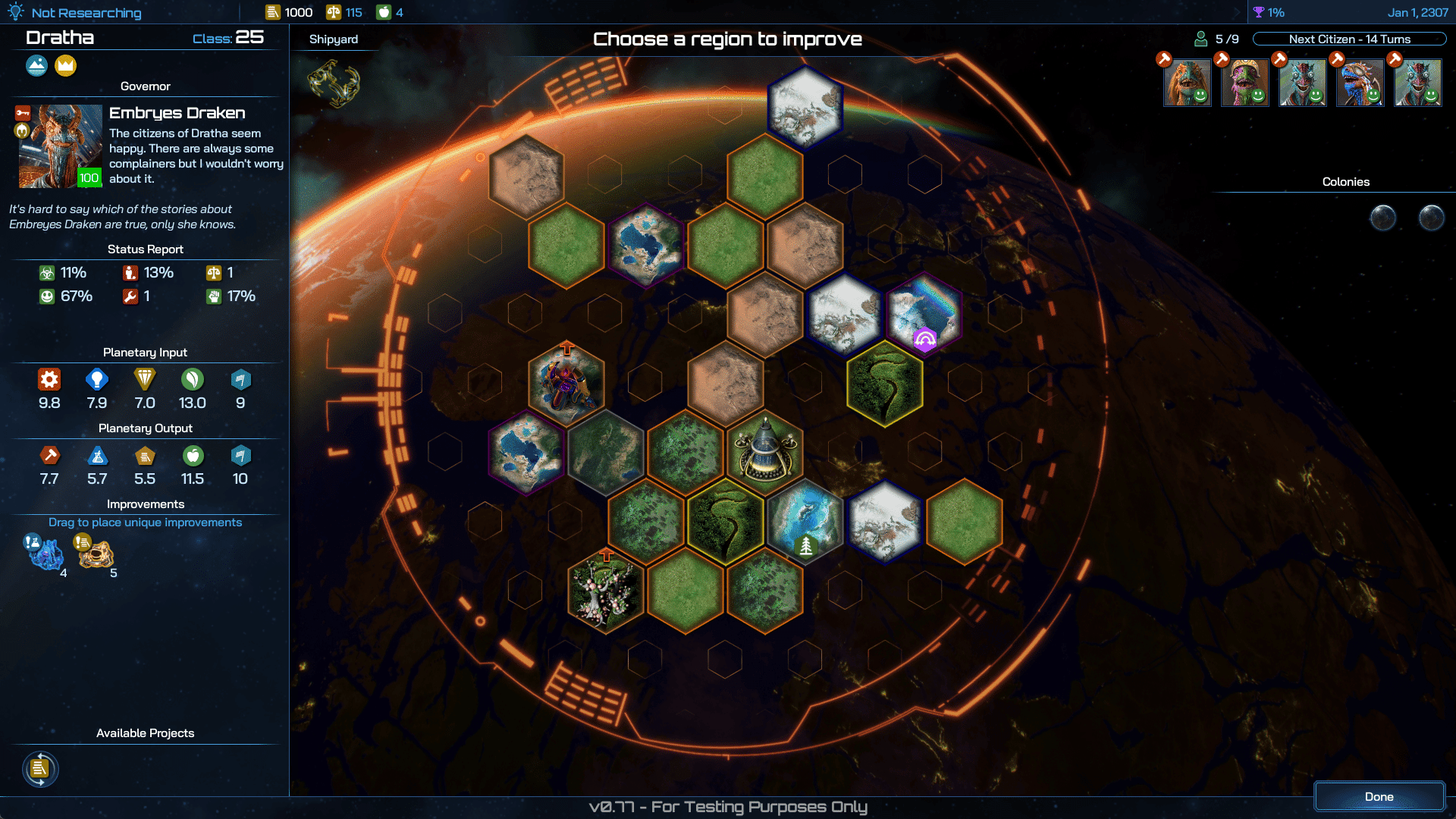Select the first colony moon thumbnail under Colonies

pos(1382,218)
